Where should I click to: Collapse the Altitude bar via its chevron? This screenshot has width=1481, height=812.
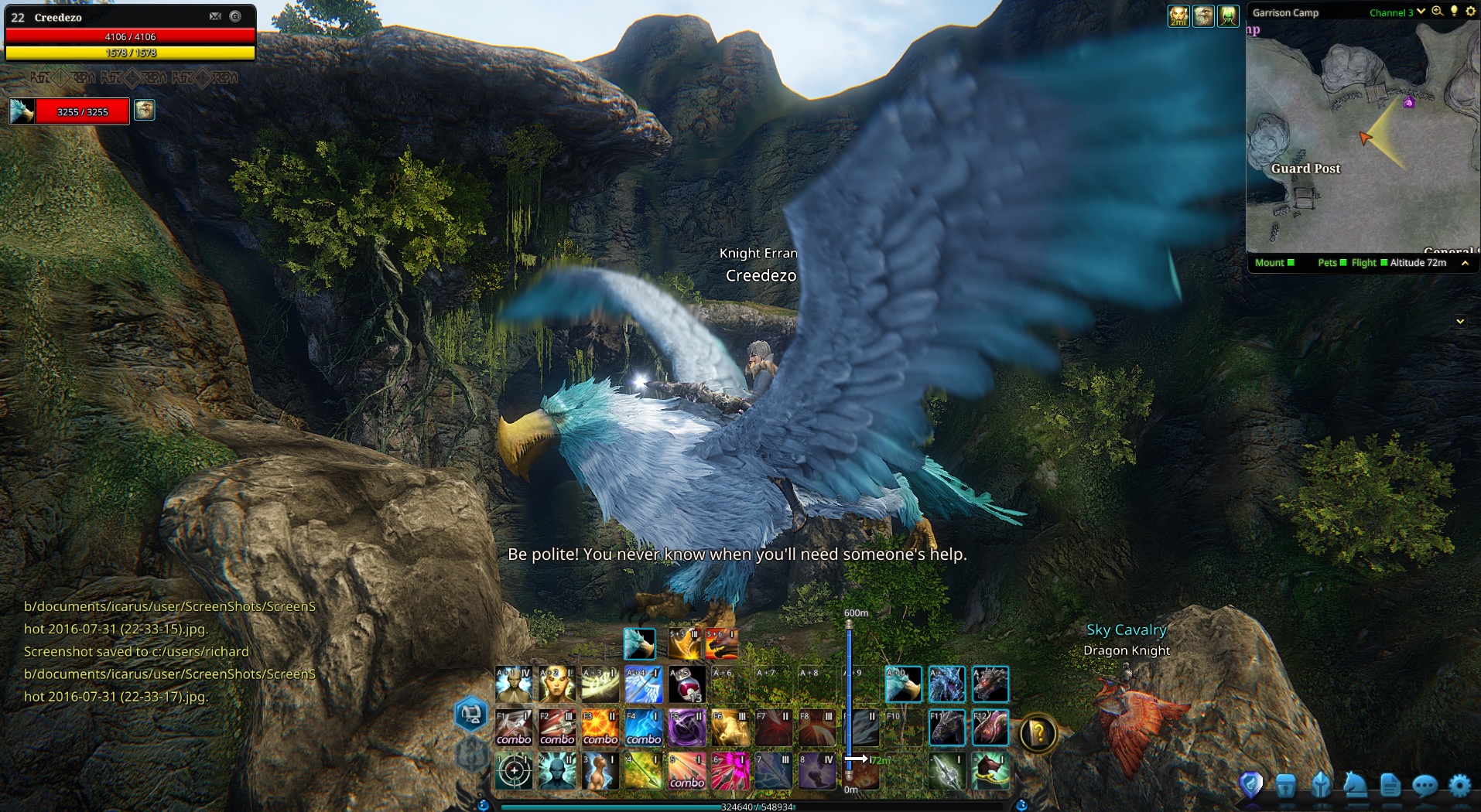pos(1465,263)
